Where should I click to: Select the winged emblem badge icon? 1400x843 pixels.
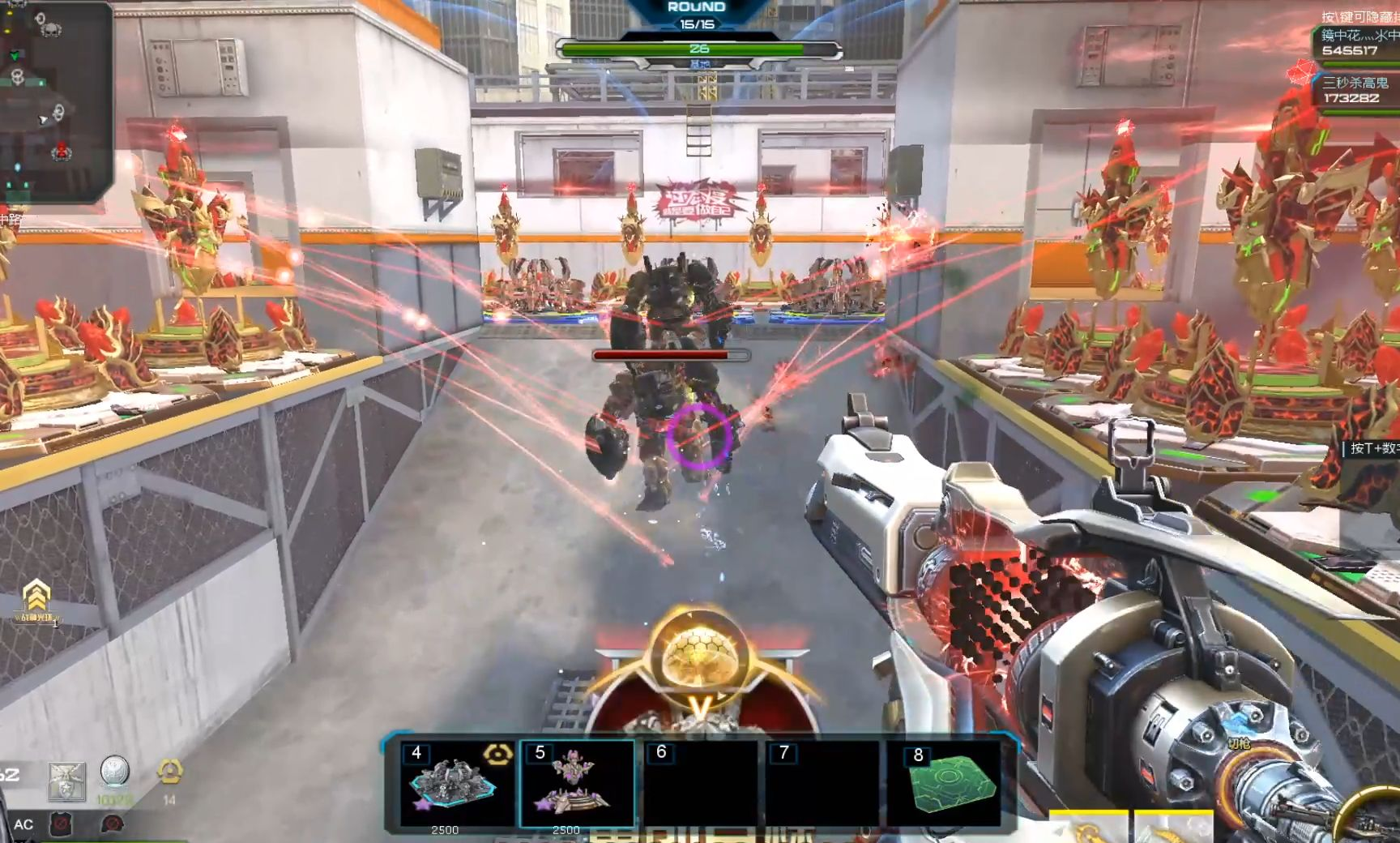[66, 780]
